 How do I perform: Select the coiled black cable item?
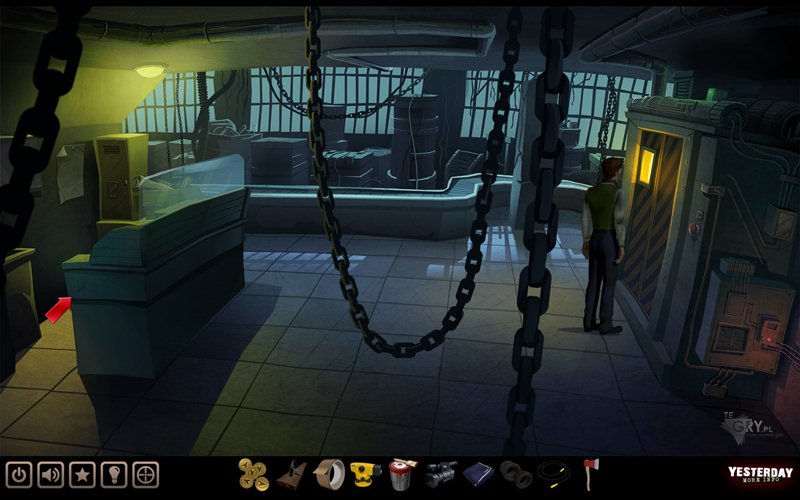tap(553, 473)
